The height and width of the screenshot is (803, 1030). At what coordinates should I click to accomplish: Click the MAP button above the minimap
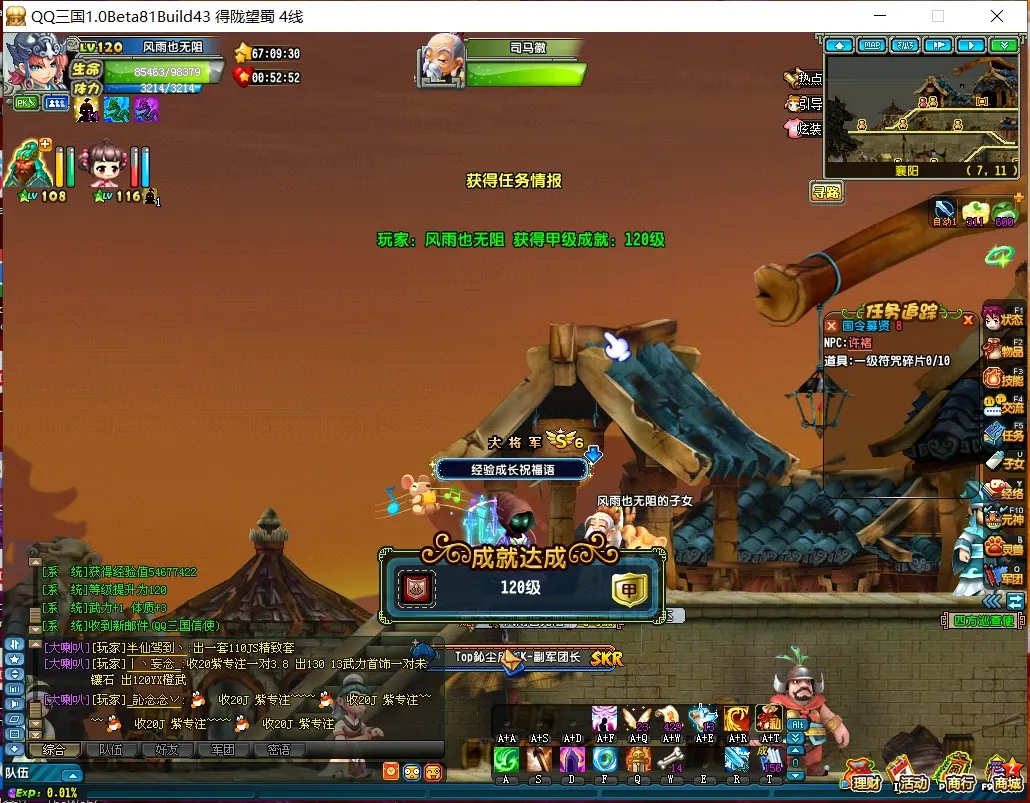click(873, 45)
